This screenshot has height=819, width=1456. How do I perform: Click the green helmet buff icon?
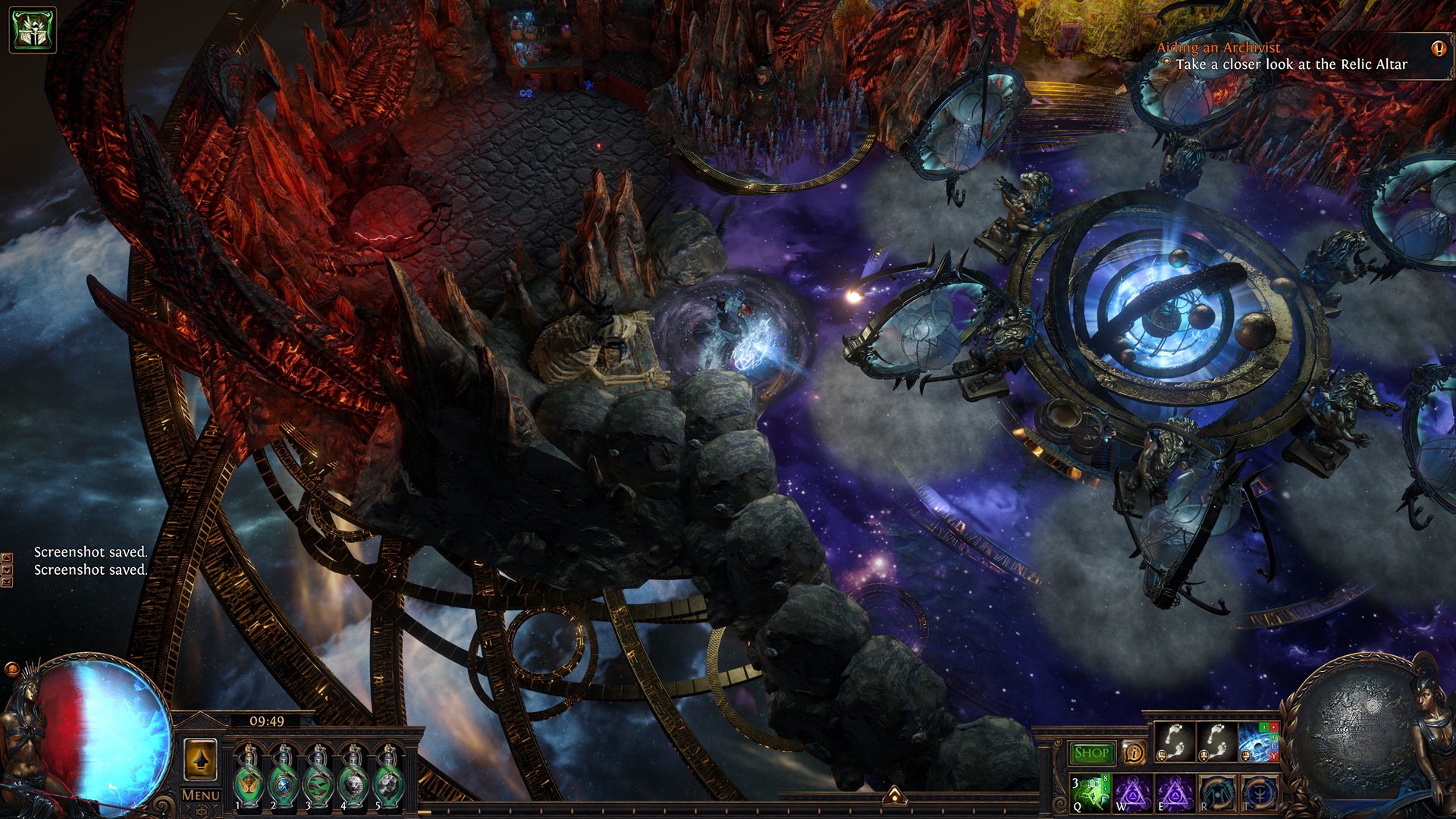pyautogui.click(x=33, y=30)
